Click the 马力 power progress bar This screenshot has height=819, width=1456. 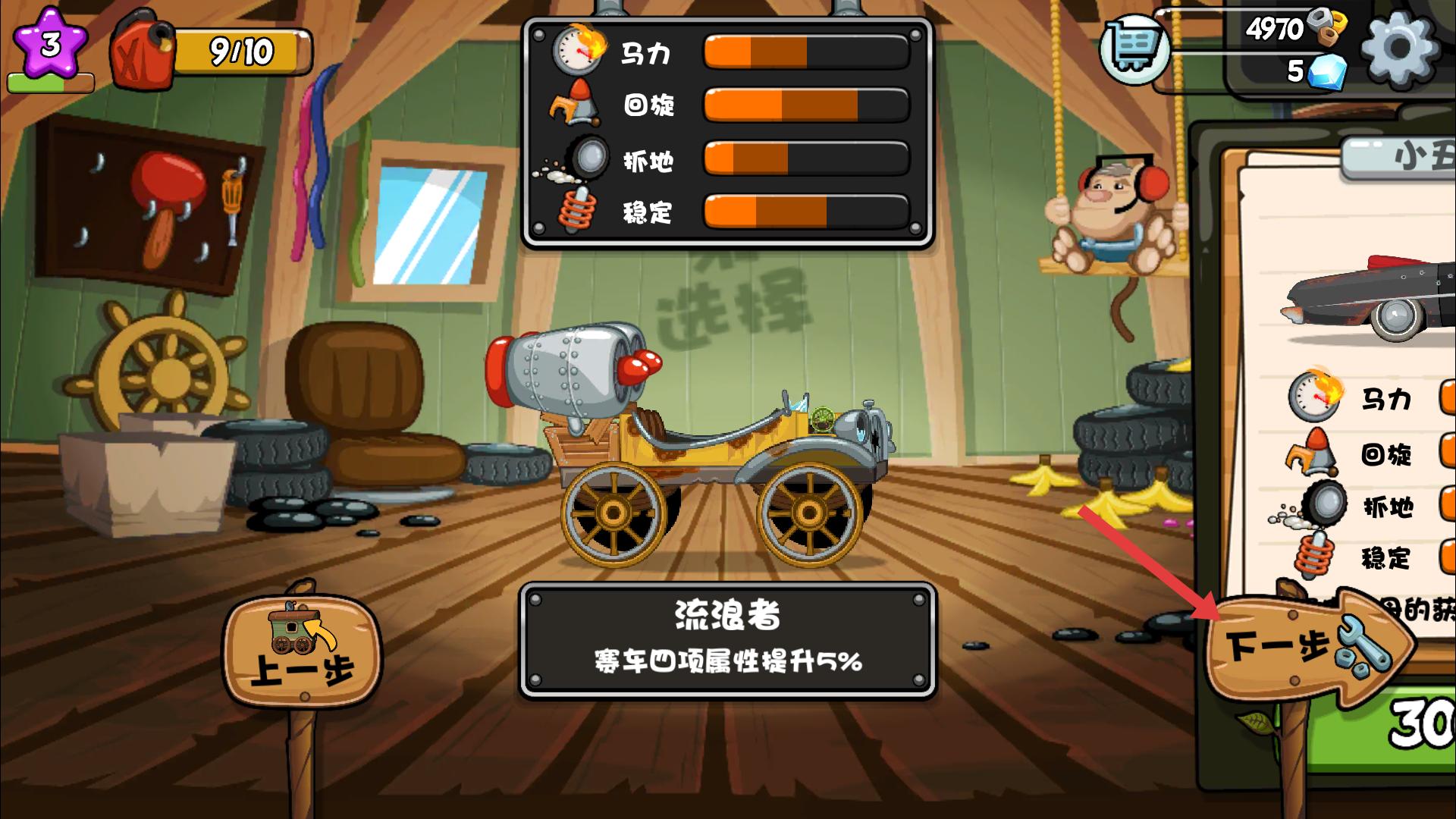tap(808, 52)
